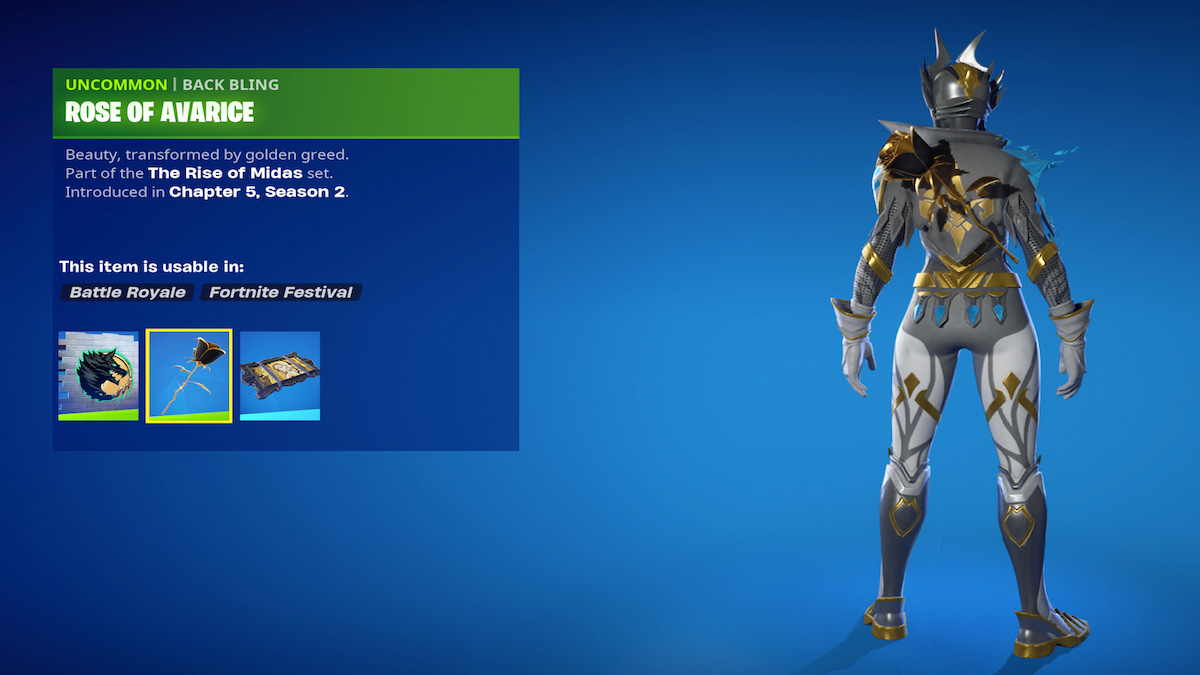Click the Fortnite Festival mode tag
Viewport: 1200px width, 675px height.
coord(281,292)
